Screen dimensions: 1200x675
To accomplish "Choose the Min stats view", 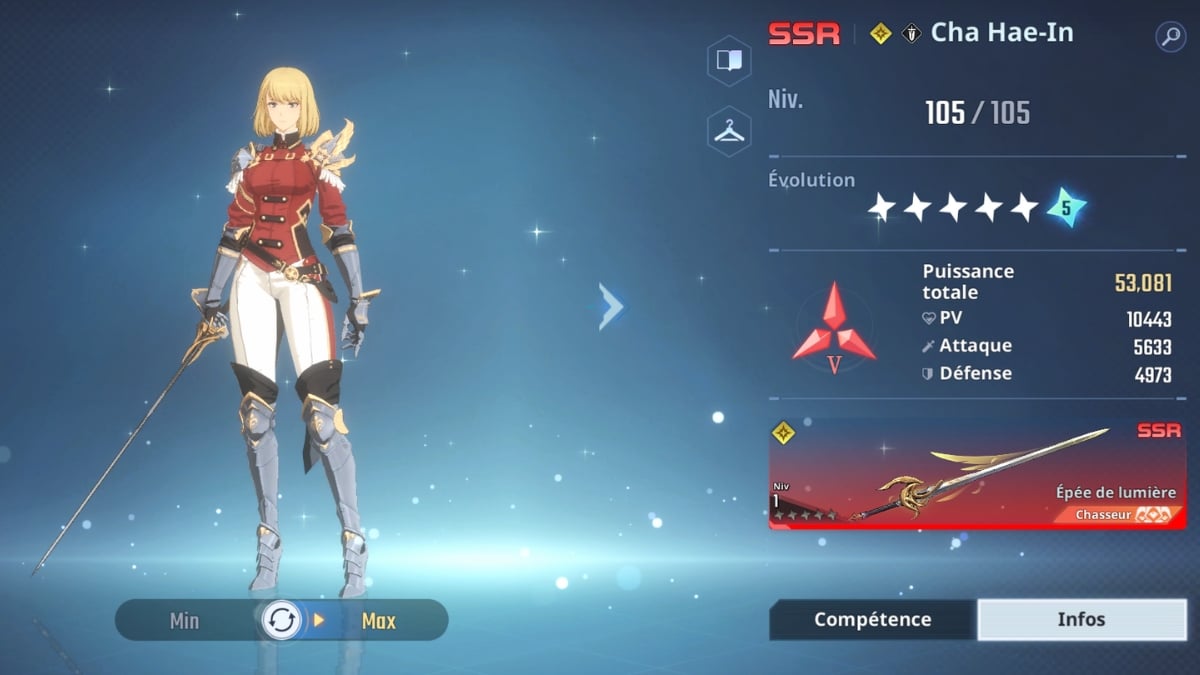I will pyautogui.click(x=185, y=621).
